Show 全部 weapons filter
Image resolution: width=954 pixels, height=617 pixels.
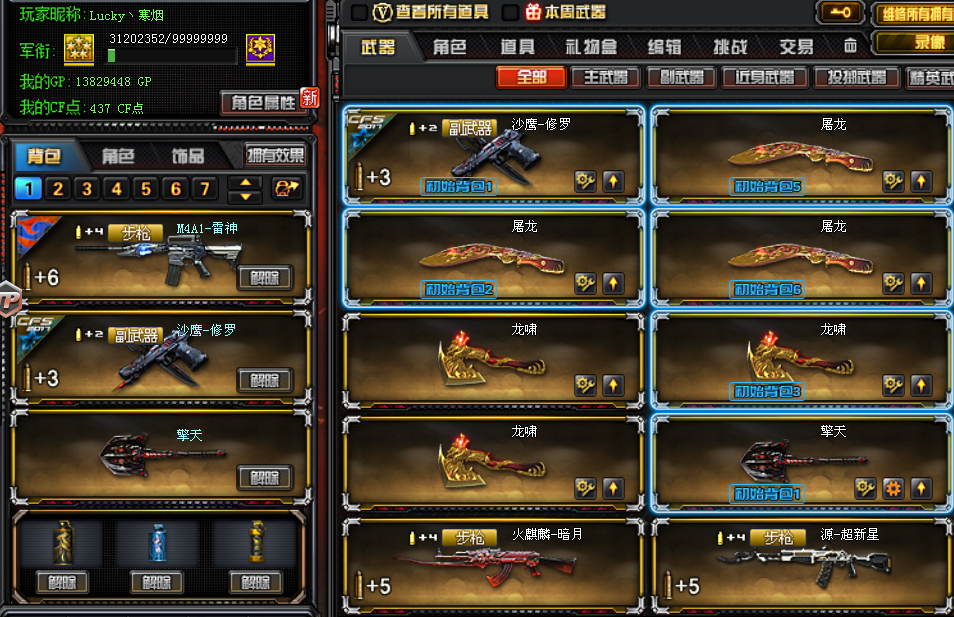(x=531, y=77)
